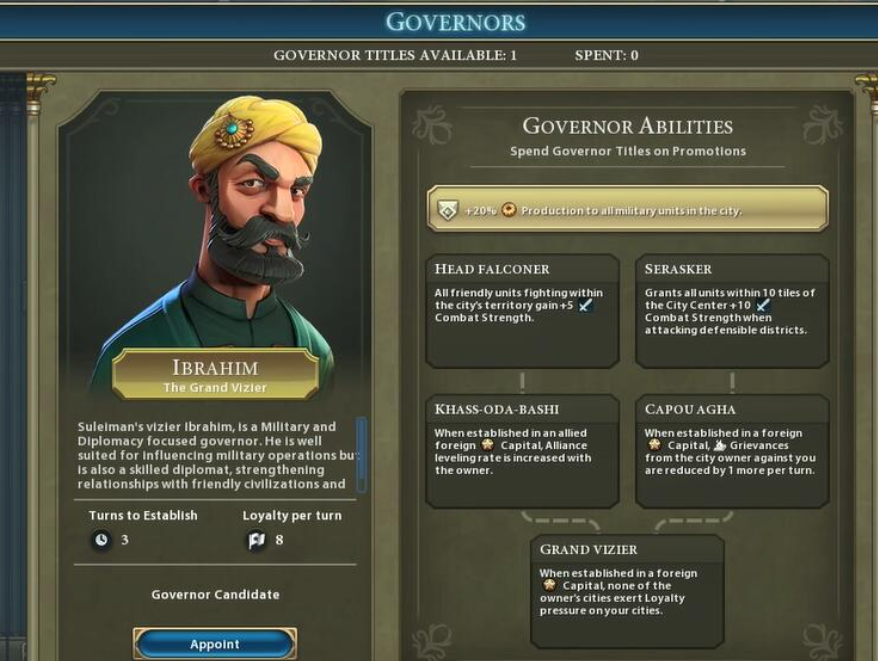Click the governor description scrollbar

(x=361, y=452)
